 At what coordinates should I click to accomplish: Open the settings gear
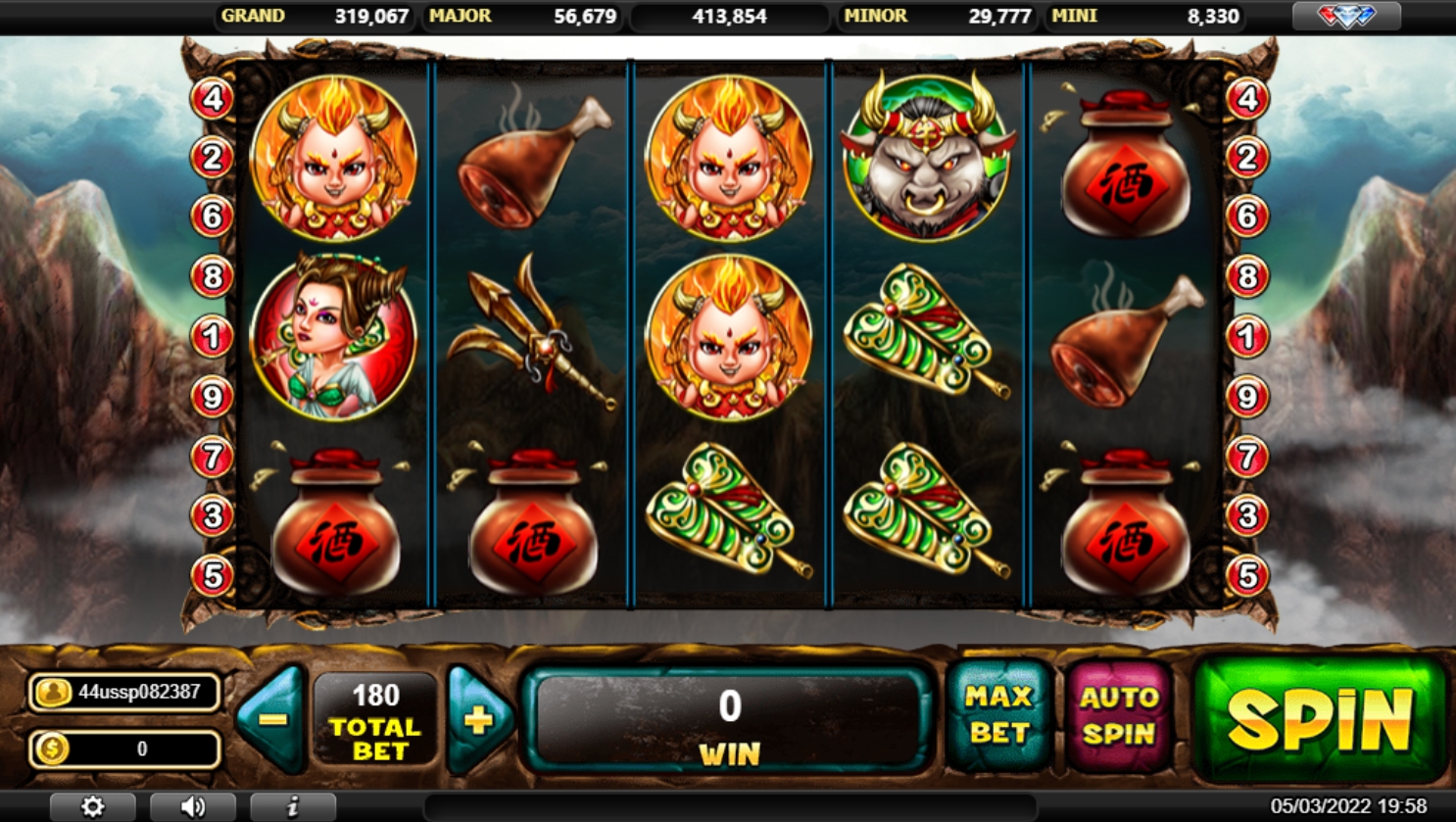[x=94, y=805]
